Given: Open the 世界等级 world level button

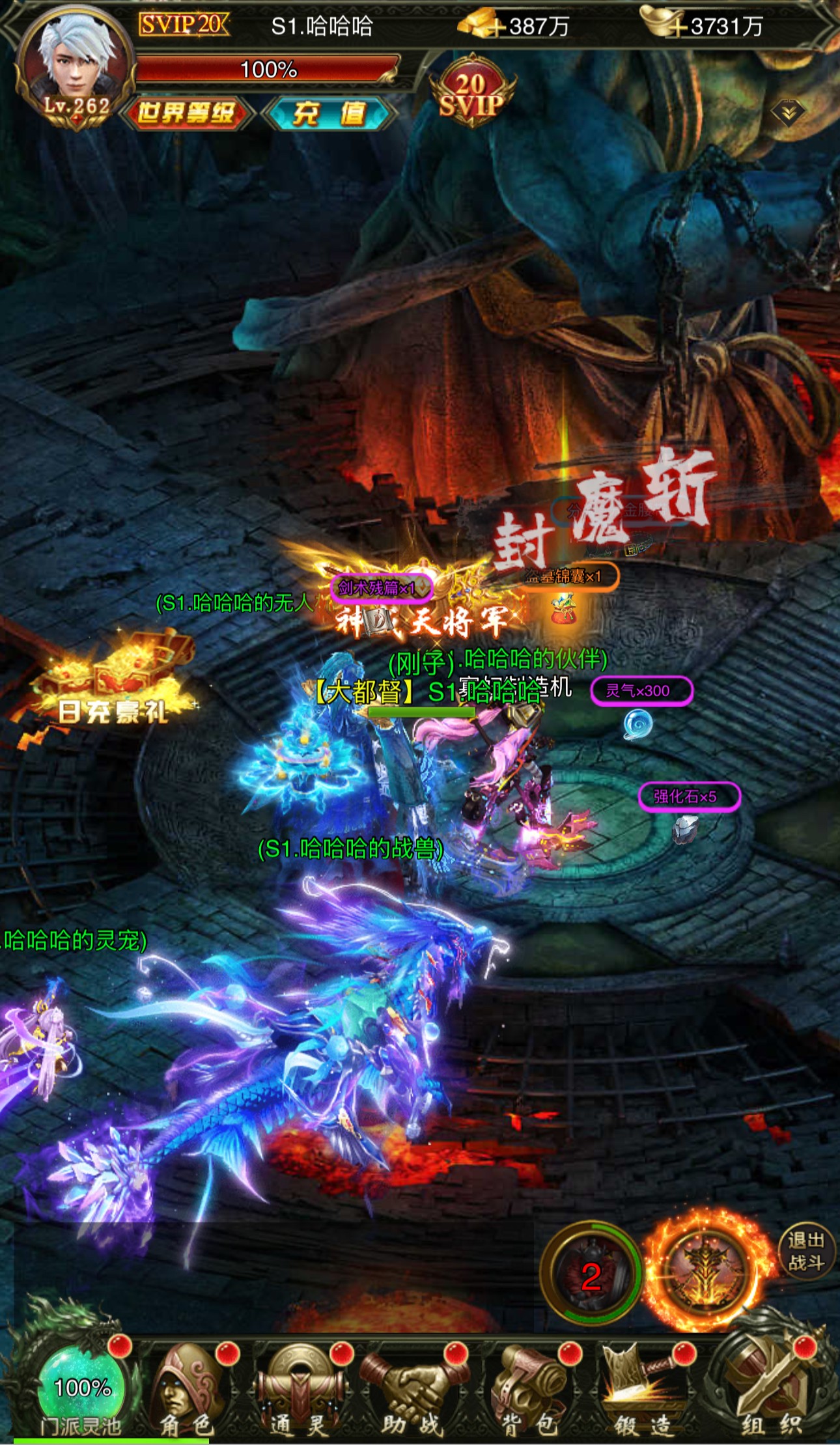Looking at the screenshot, I should coord(186,113).
